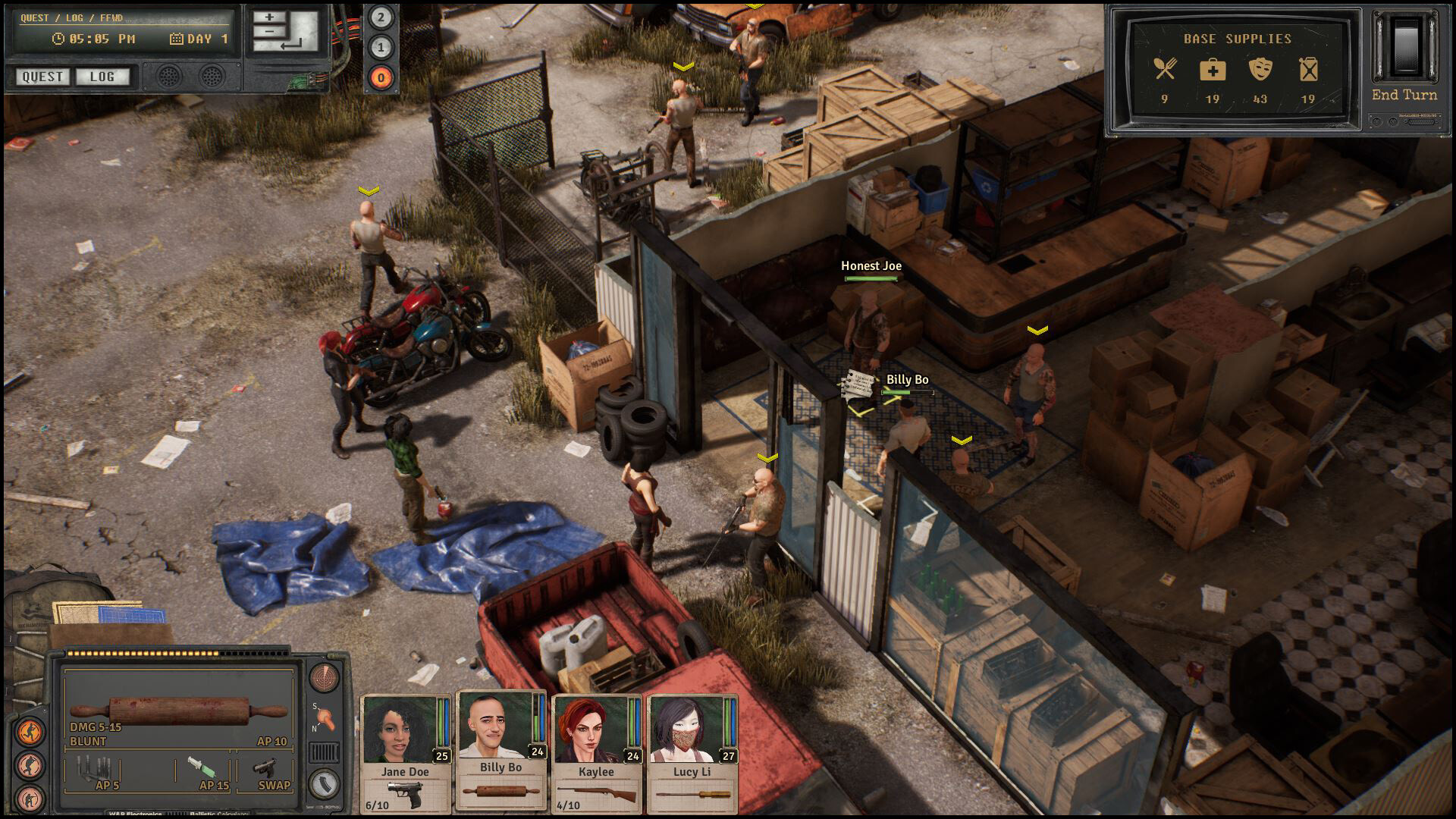Viewport: 1456px width, 819px height.
Task: Open the LOG tab
Action: (x=103, y=77)
